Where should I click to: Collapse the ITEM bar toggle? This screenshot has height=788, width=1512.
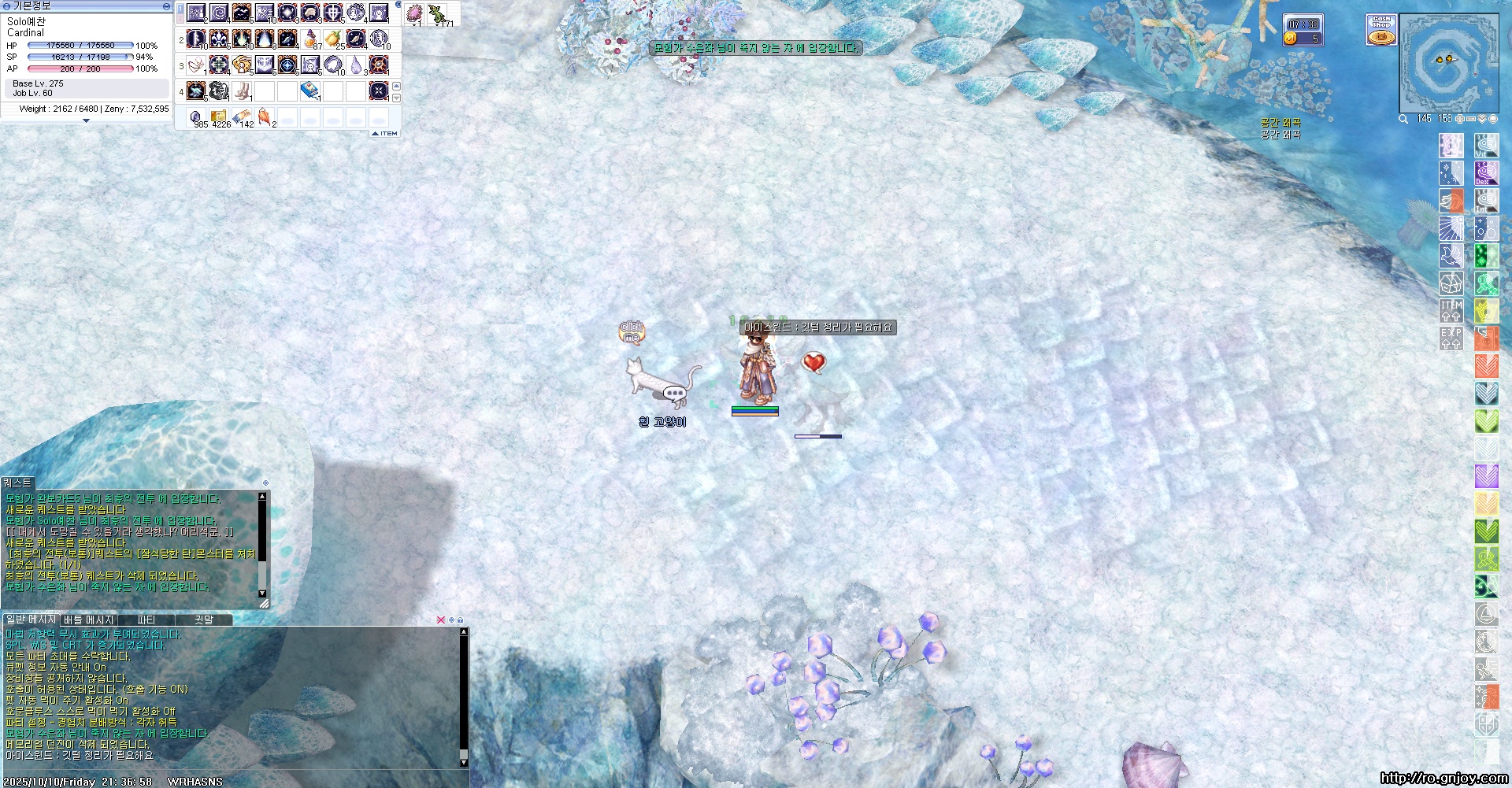click(x=385, y=134)
